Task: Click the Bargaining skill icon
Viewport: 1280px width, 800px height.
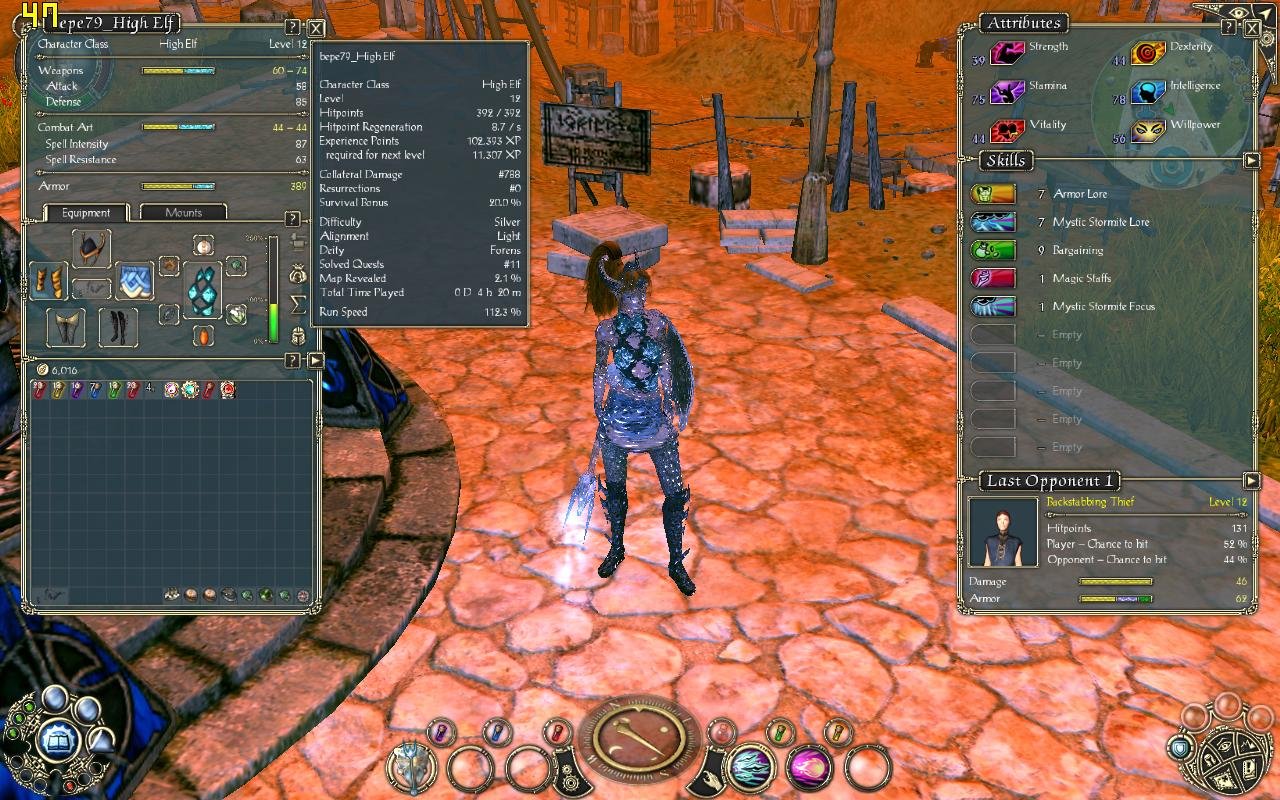Action: (992, 251)
